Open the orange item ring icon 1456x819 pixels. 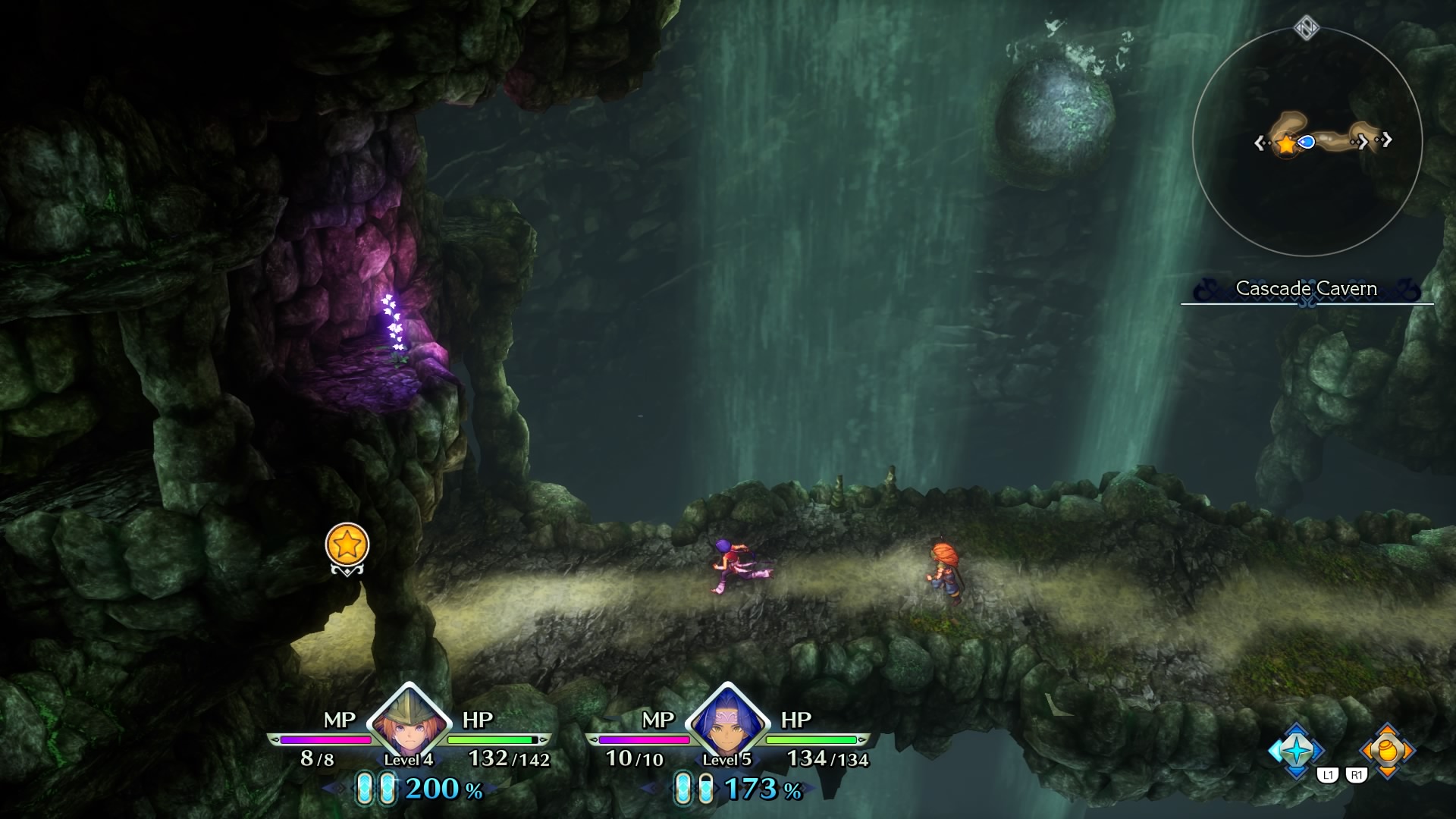point(1387,750)
